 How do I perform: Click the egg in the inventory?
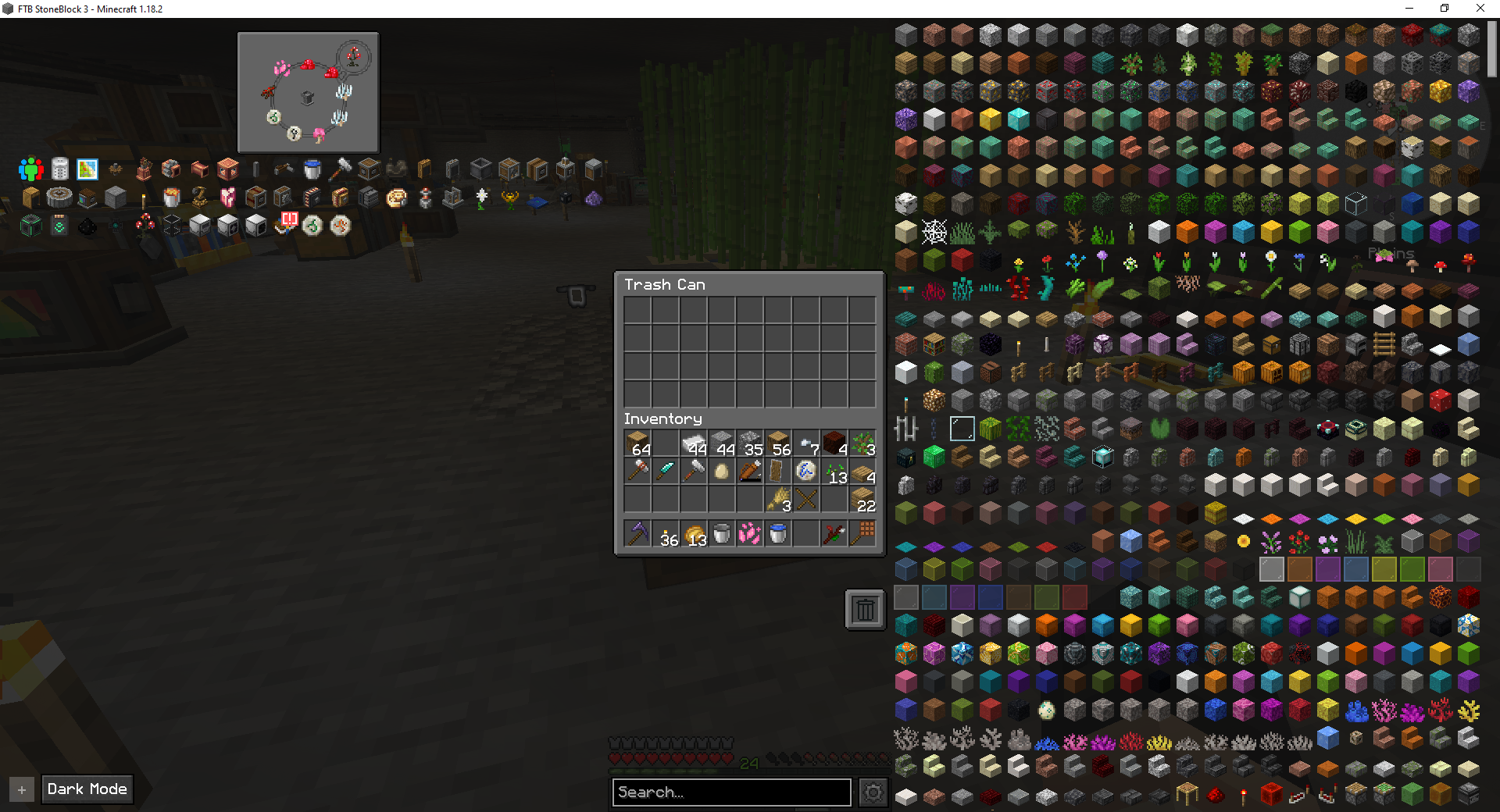pos(721,470)
